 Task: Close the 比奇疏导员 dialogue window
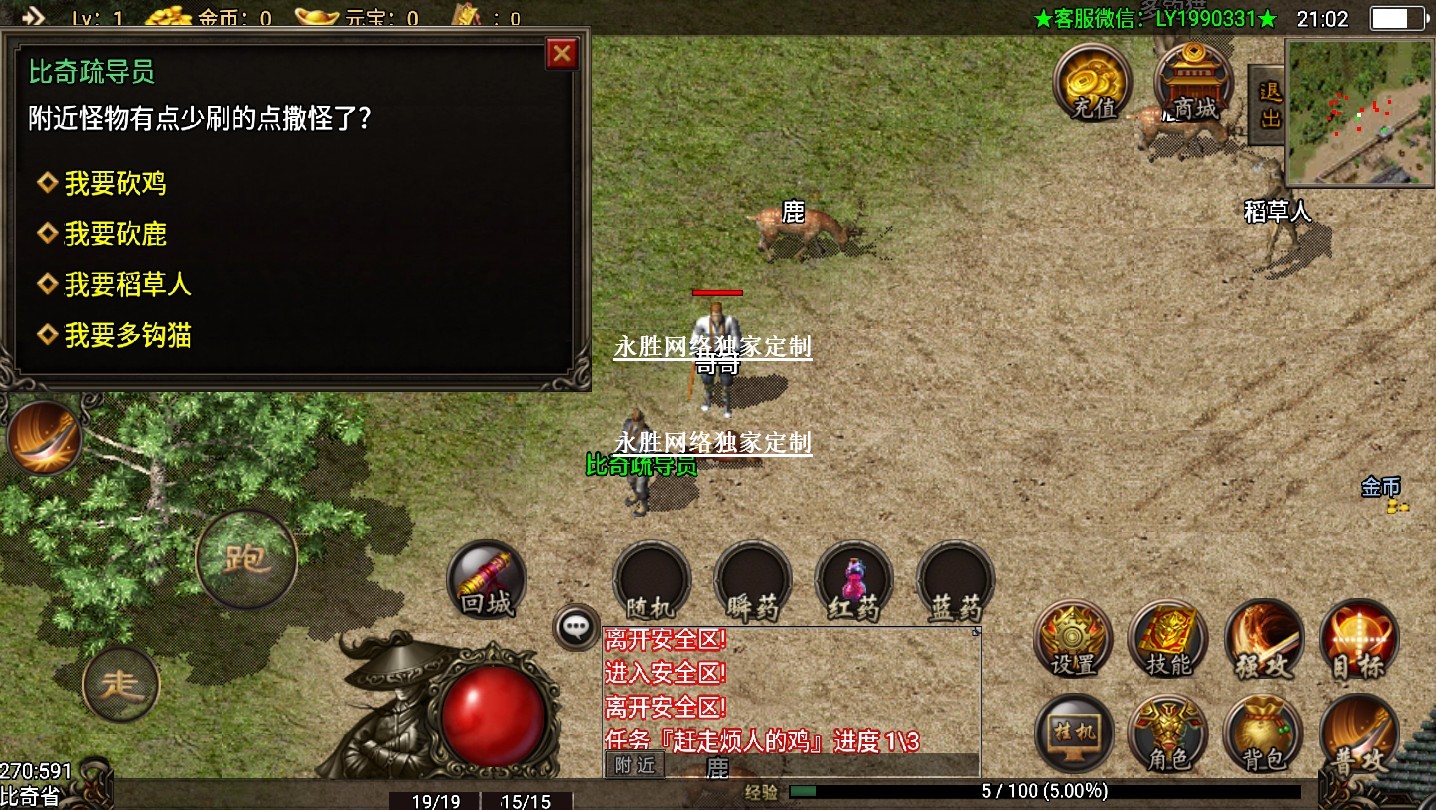click(x=562, y=54)
